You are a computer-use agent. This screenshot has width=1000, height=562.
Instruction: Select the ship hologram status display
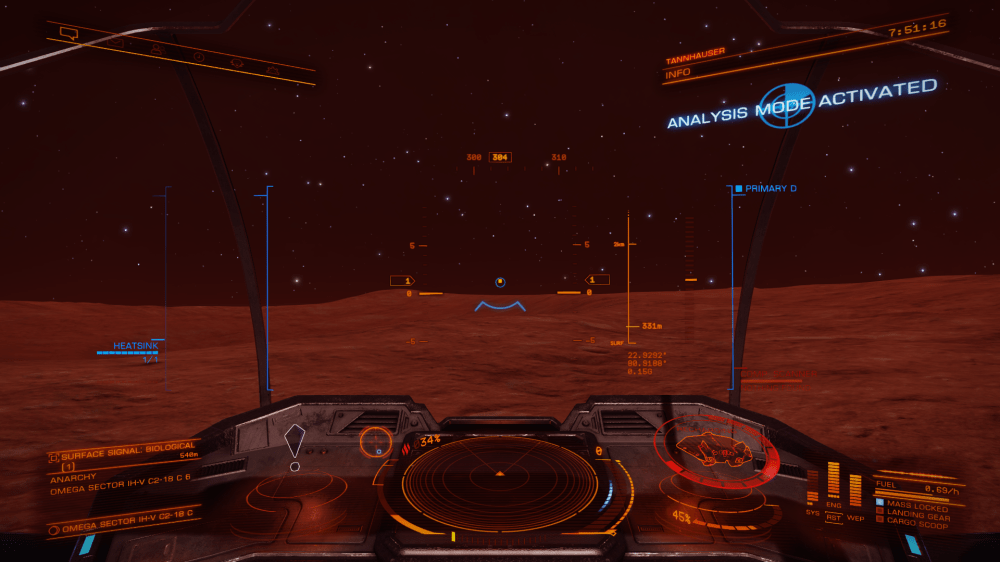[716, 448]
